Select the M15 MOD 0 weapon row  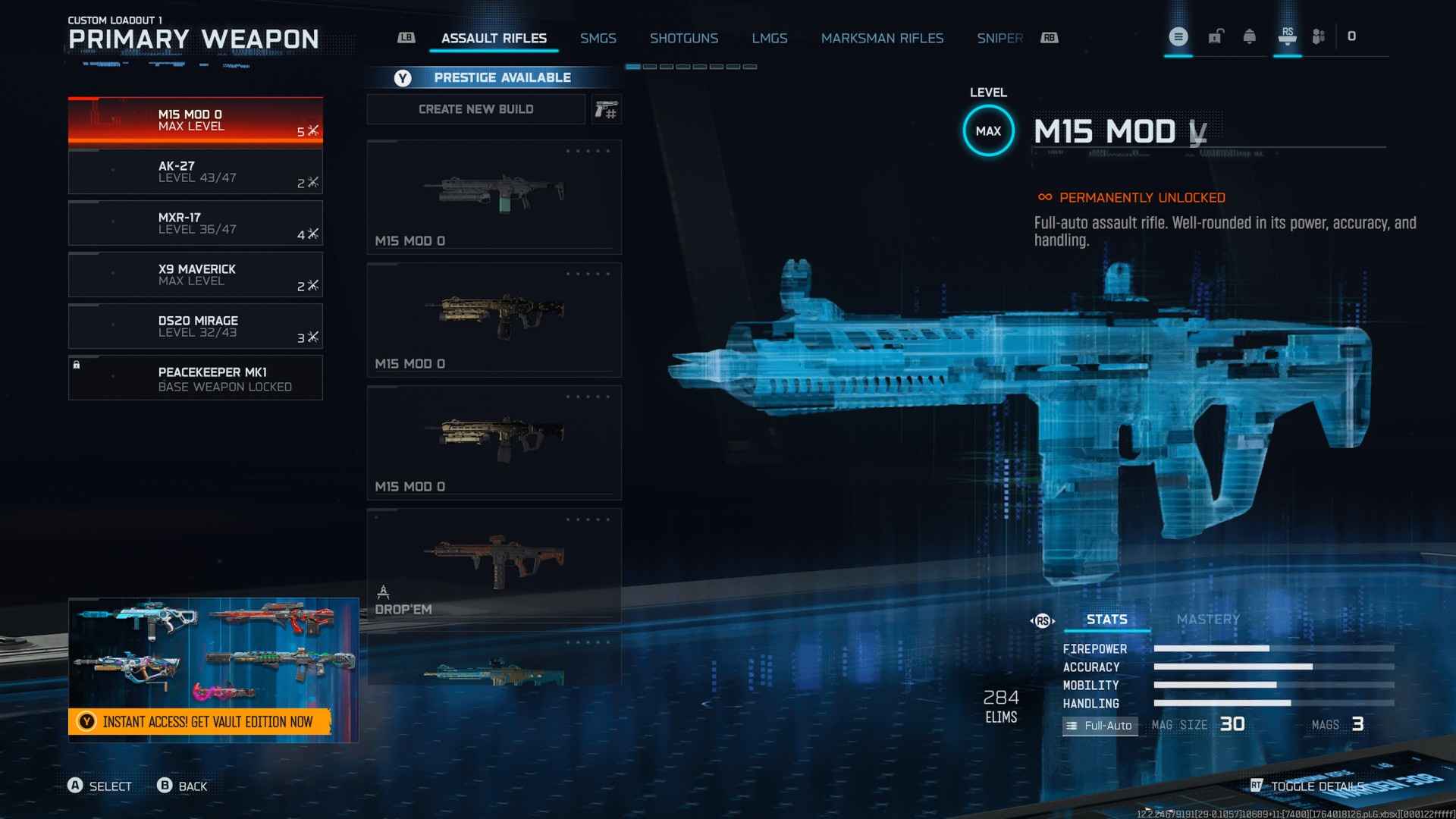(195, 121)
